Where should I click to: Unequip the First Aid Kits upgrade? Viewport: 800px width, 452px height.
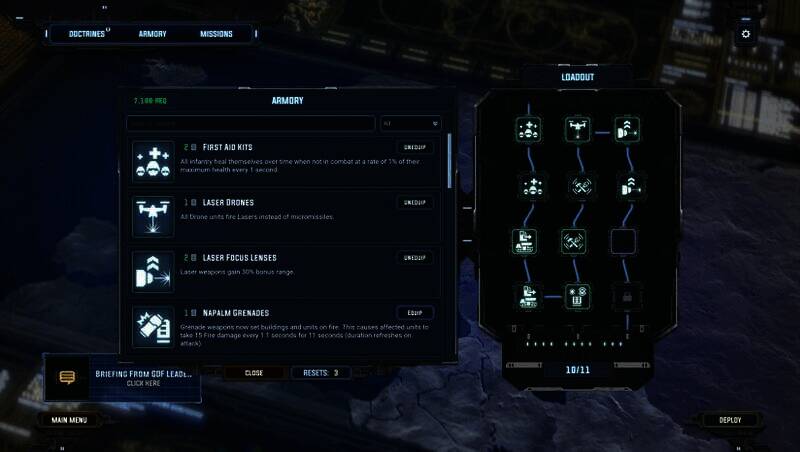(x=413, y=147)
